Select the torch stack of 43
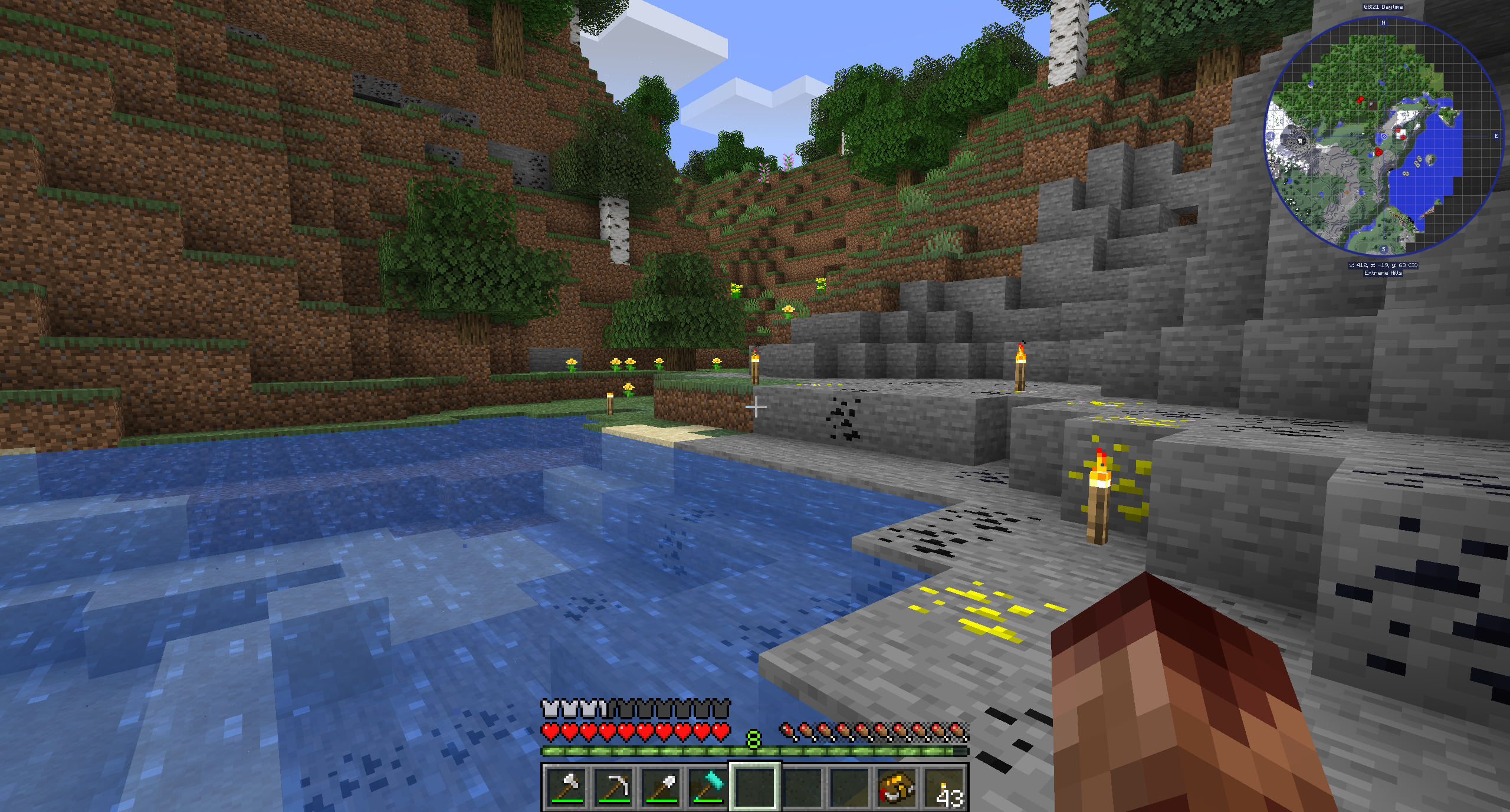Viewport: 1510px width, 812px height. pyautogui.click(x=945, y=787)
